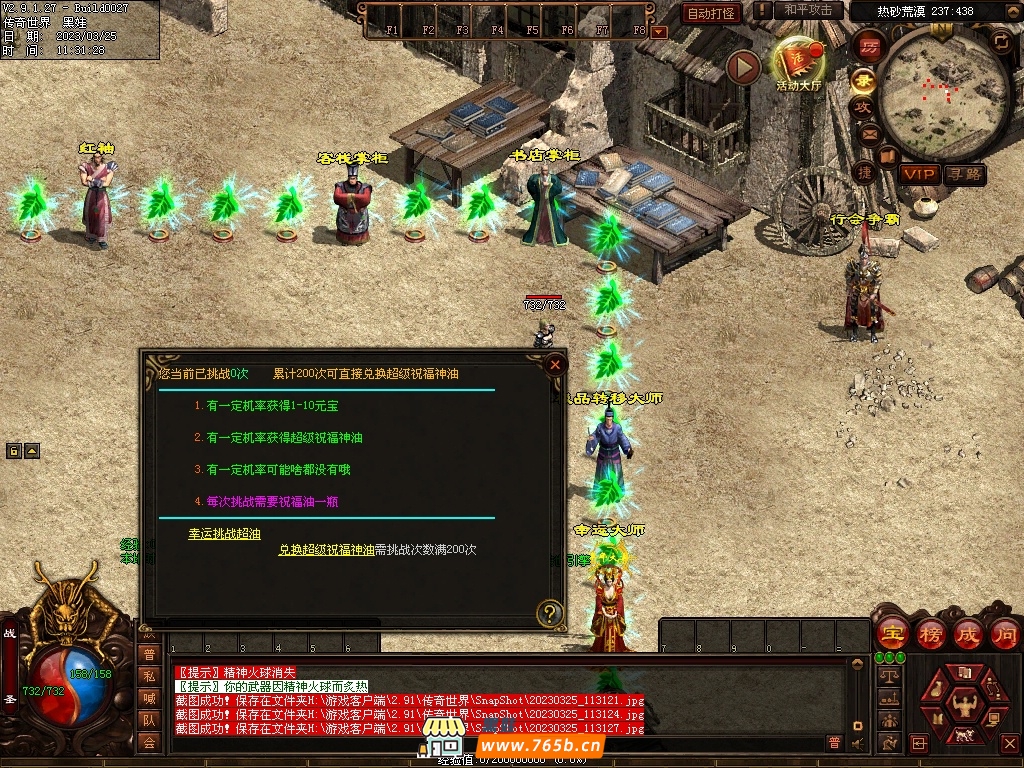The height and width of the screenshot is (768, 1024).
Task: Show the 榜 rankings button
Action: click(930, 633)
